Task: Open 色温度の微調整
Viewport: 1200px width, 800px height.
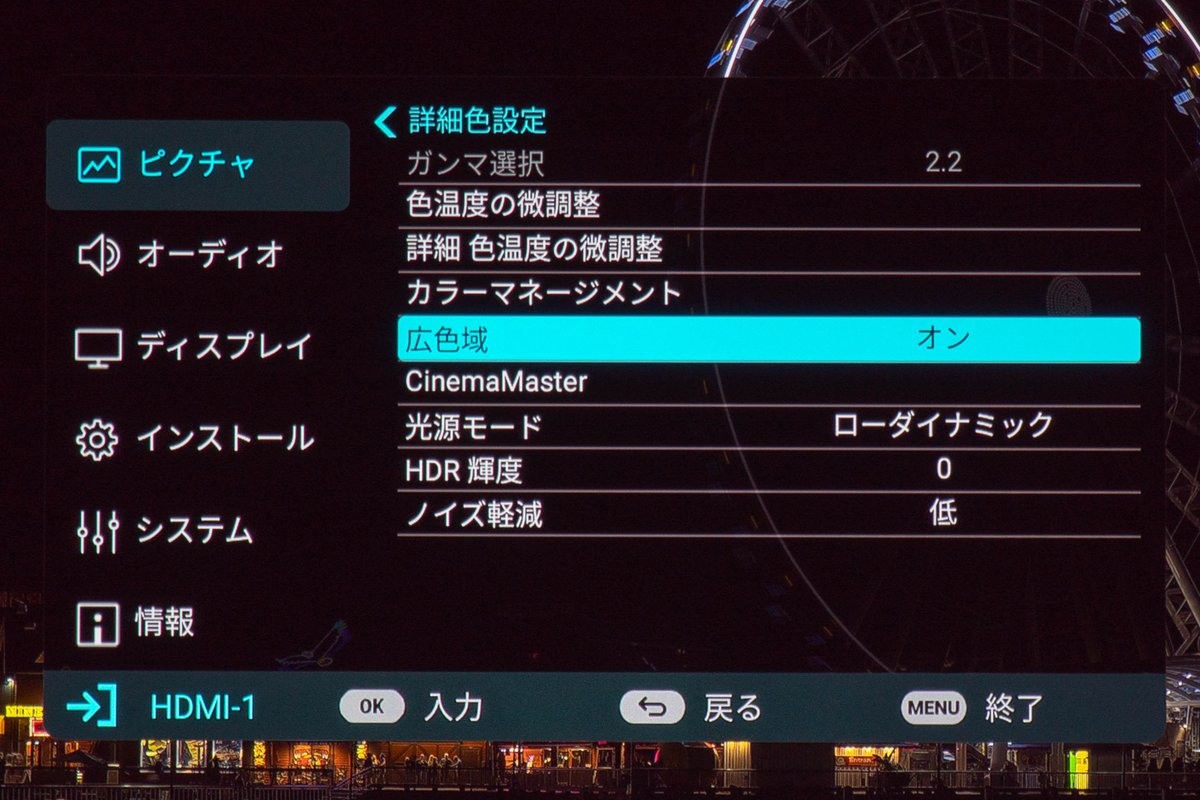Action: 768,206
